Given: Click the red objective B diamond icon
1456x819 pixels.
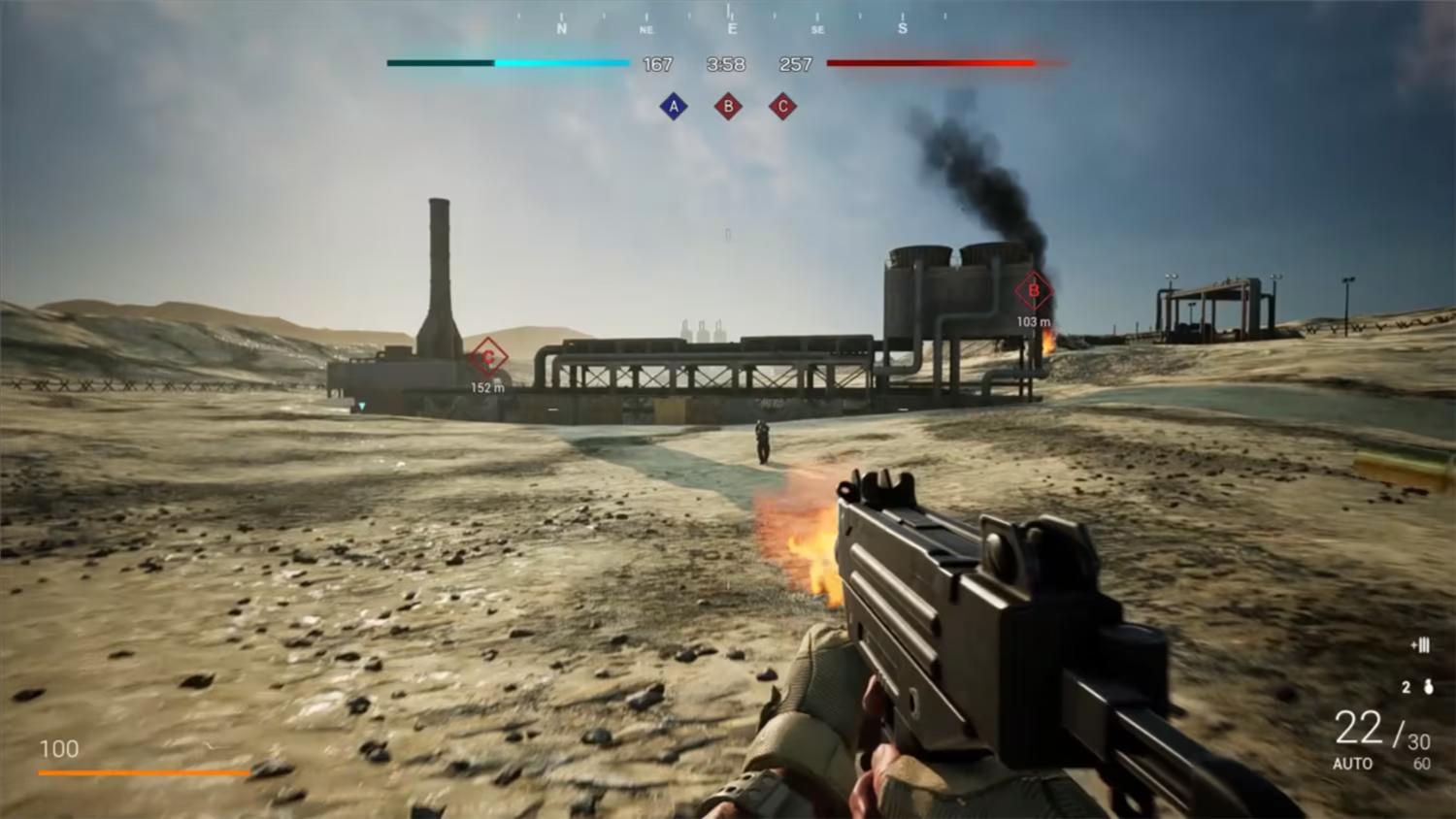Looking at the screenshot, I should tap(729, 106).
